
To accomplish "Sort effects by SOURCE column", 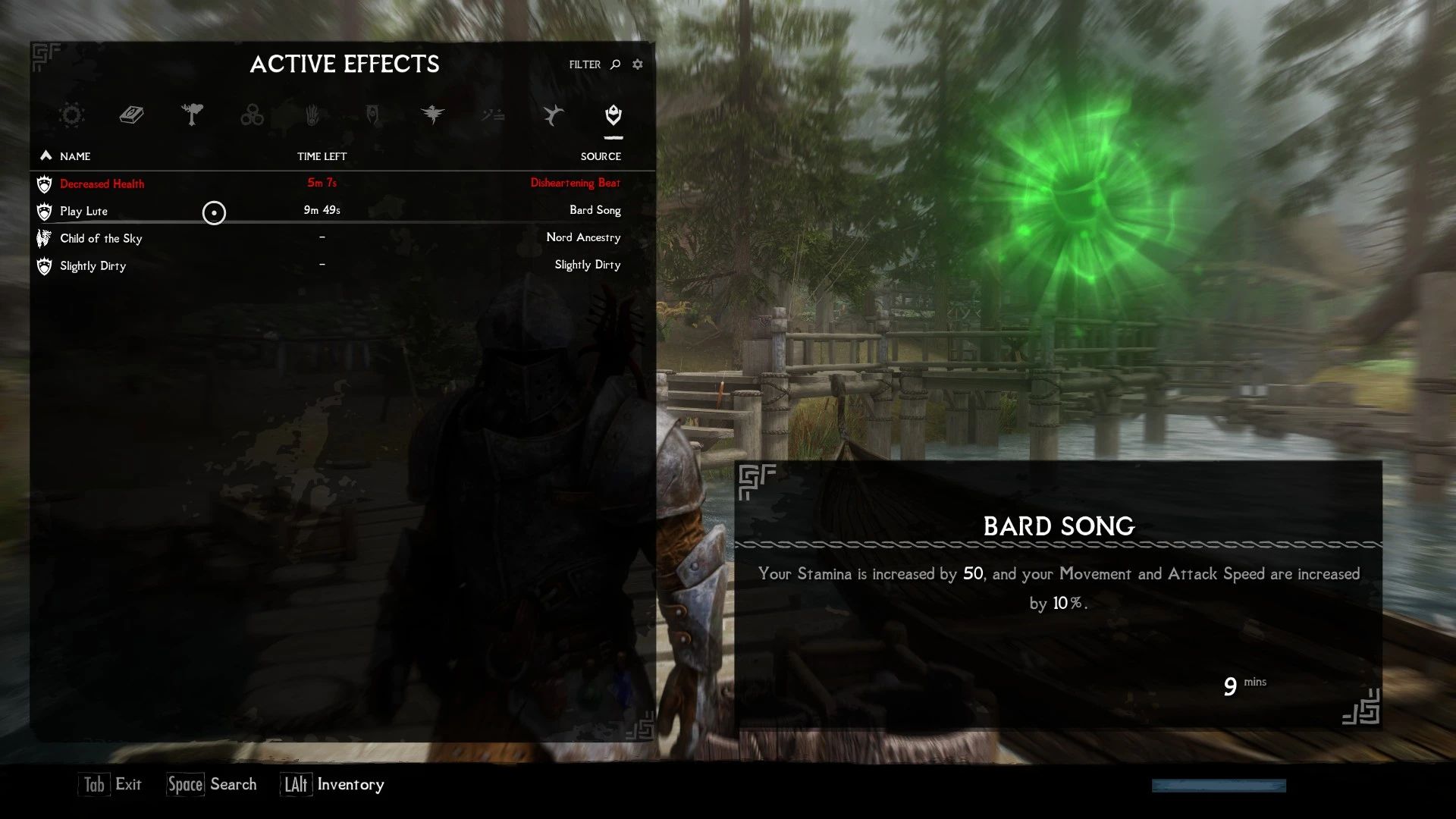I will click(x=601, y=156).
